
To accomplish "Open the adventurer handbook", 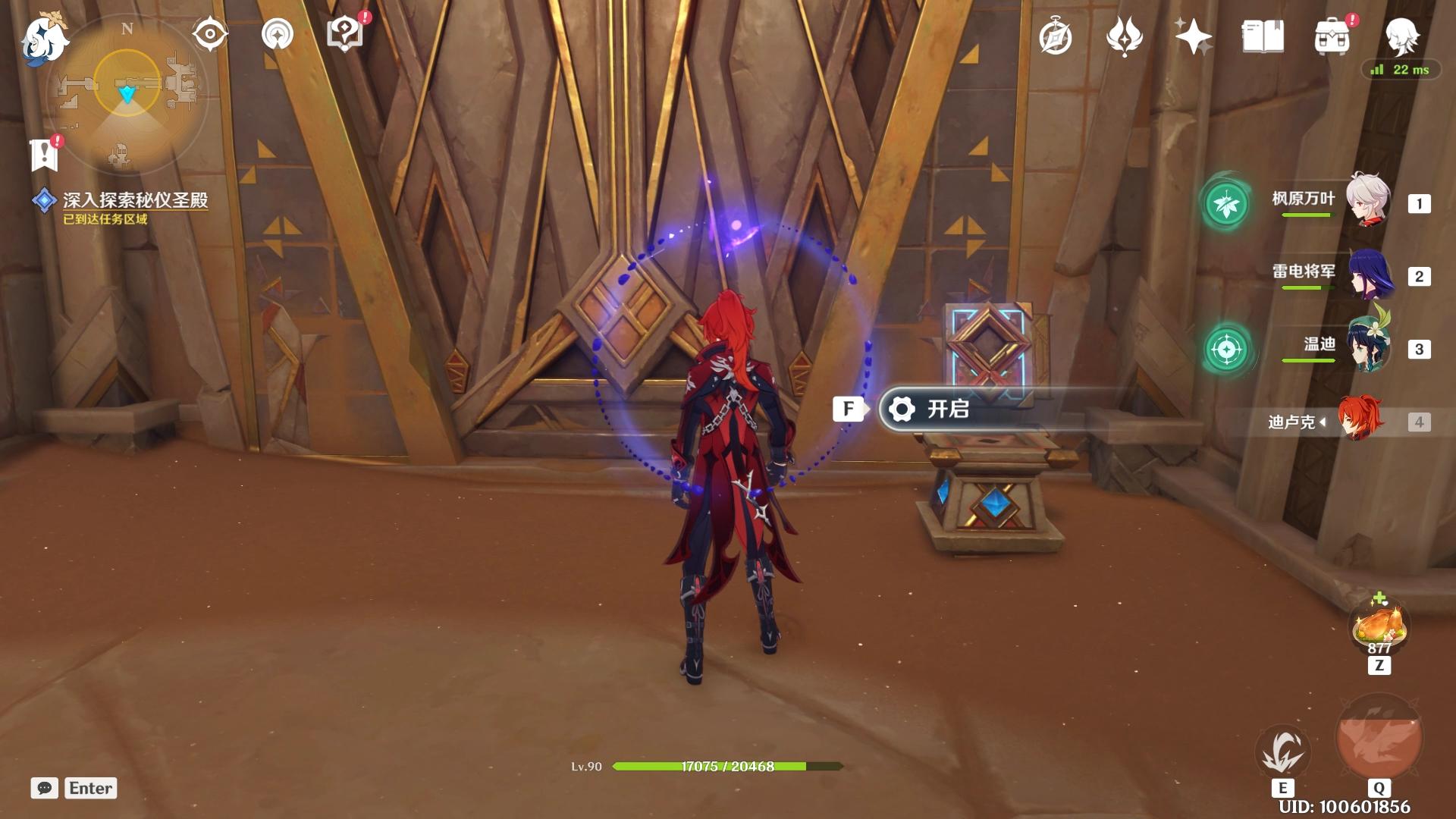I will pos(1263,37).
